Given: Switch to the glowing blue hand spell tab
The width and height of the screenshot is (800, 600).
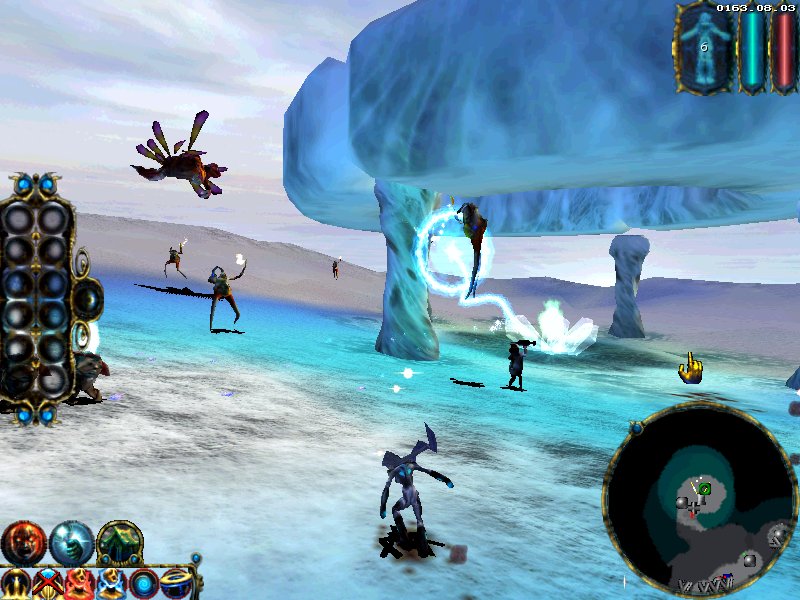Looking at the screenshot, I should (71, 542).
